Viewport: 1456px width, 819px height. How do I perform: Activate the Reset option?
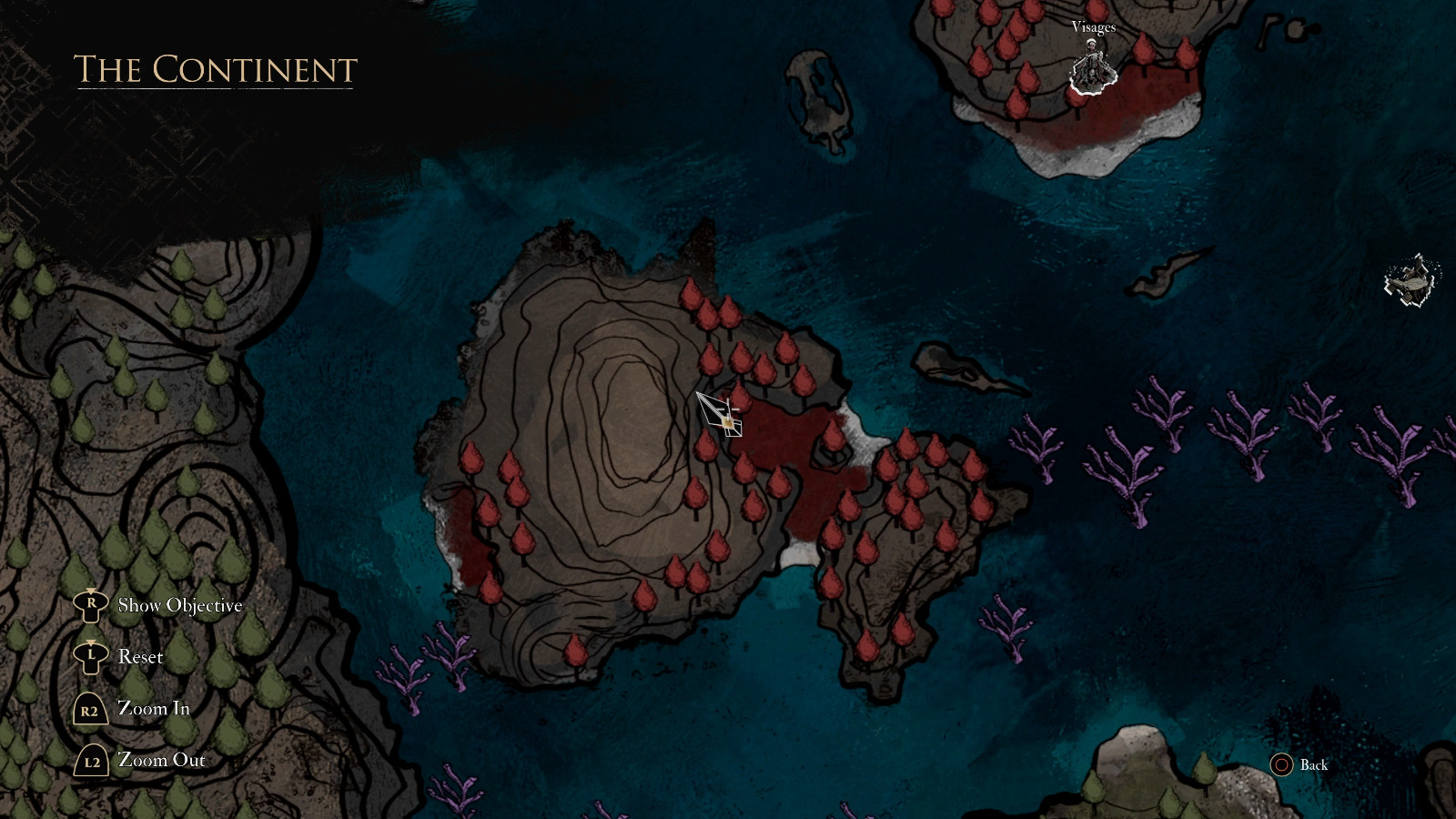[x=140, y=656]
